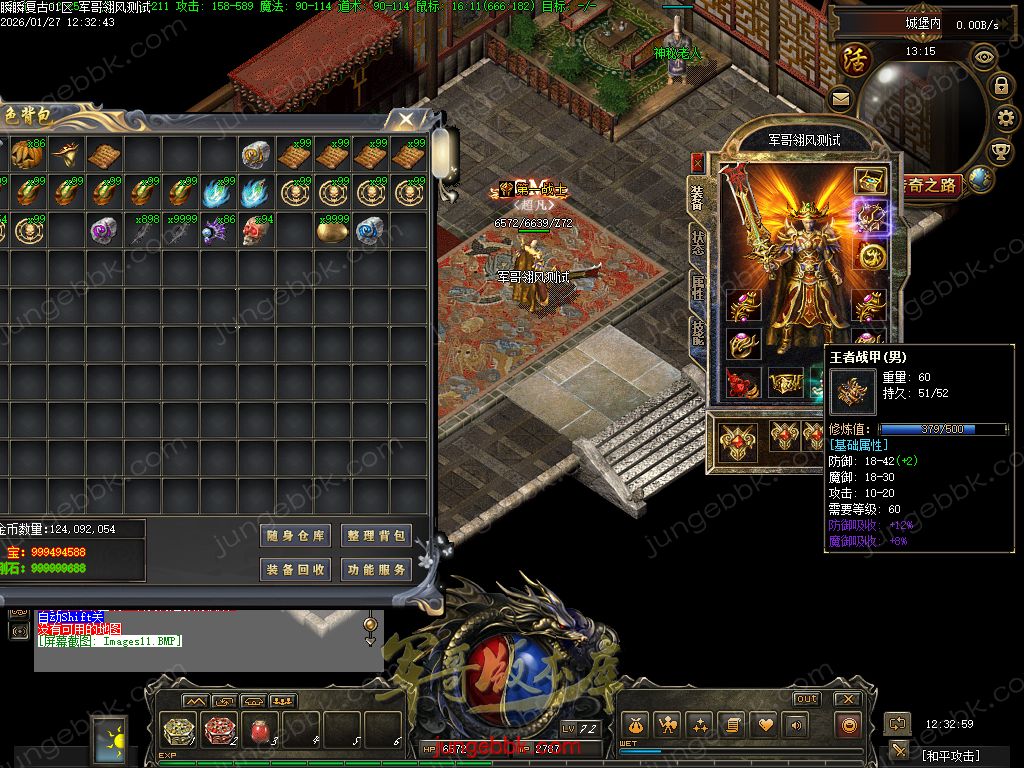Open the bag icon on bottom bar
The image size is (1024, 768).
pyautogui.click(x=634, y=724)
